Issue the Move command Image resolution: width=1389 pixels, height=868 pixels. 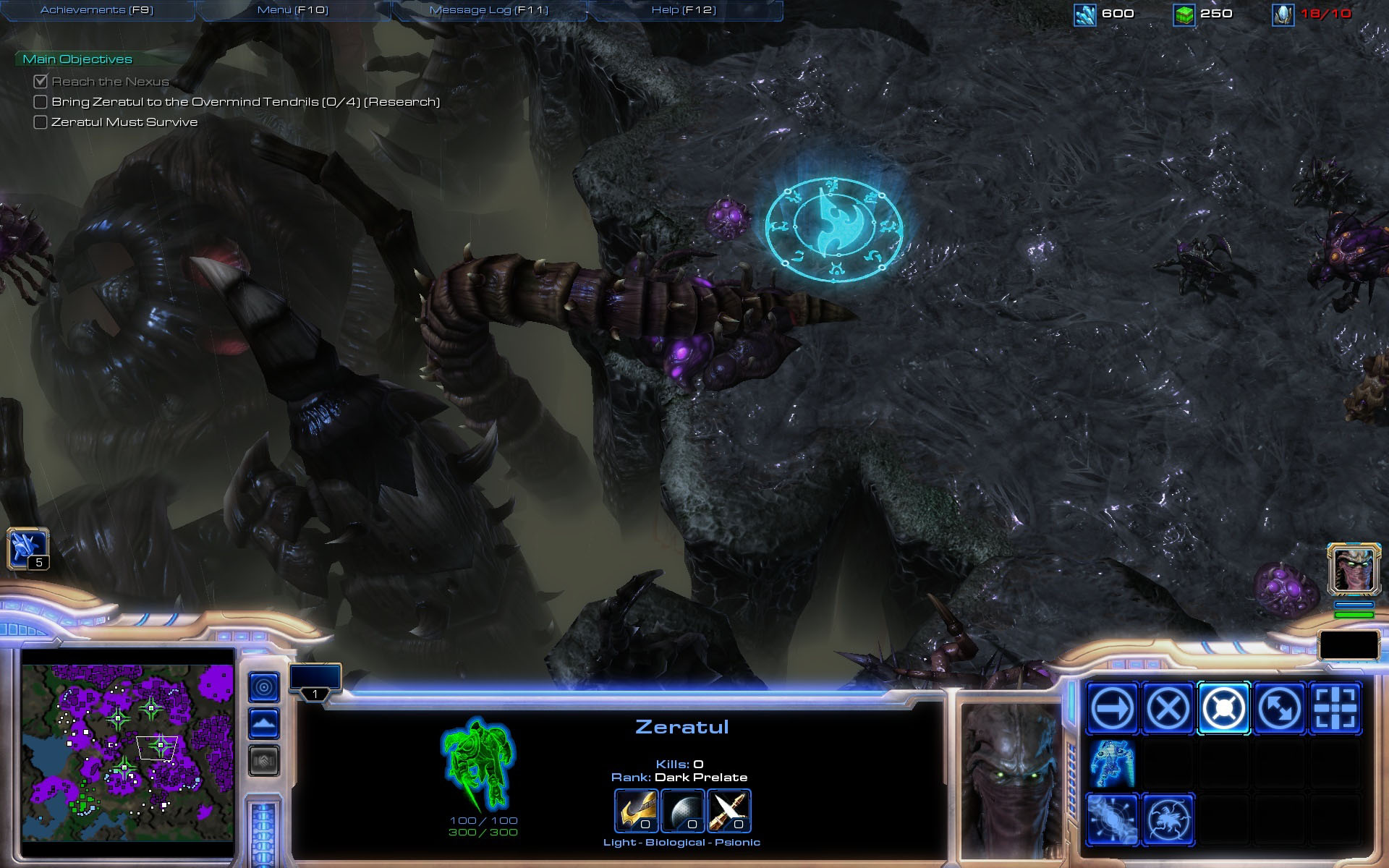[x=1112, y=707]
